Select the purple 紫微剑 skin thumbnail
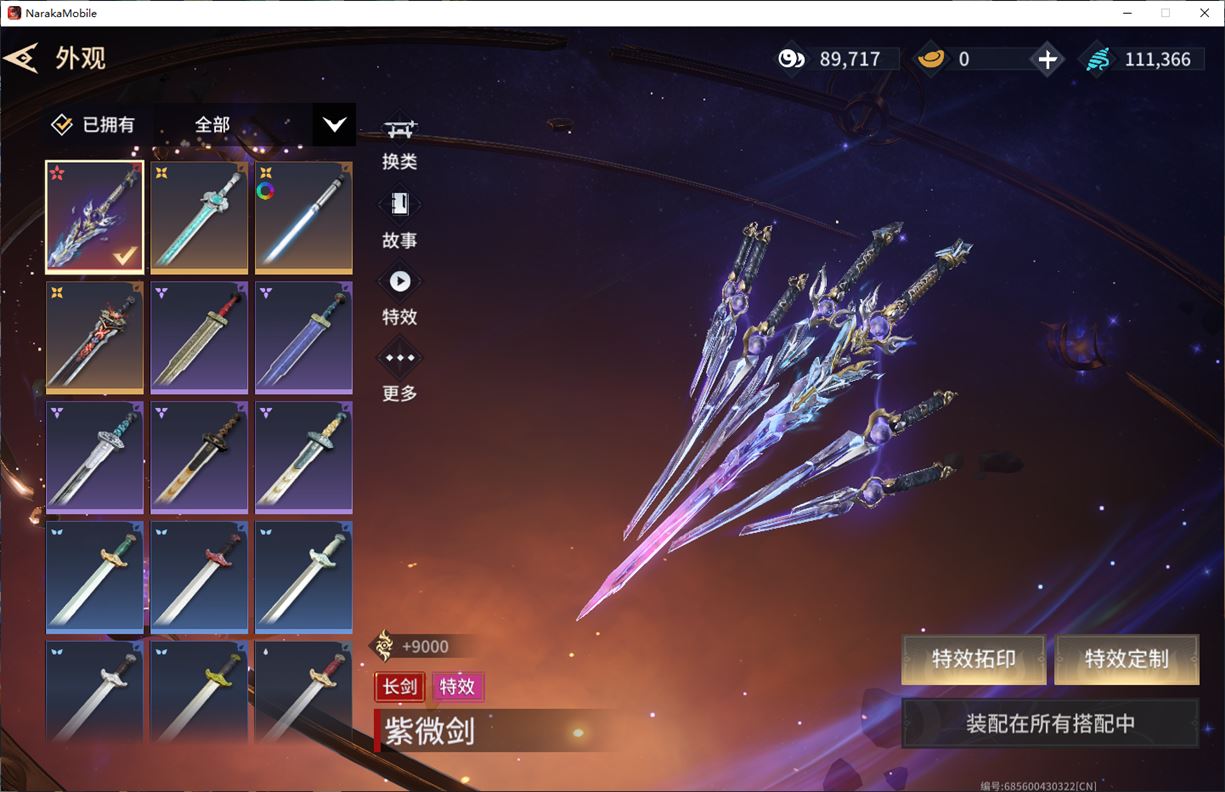The image size is (1225, 792). (95, 216)
